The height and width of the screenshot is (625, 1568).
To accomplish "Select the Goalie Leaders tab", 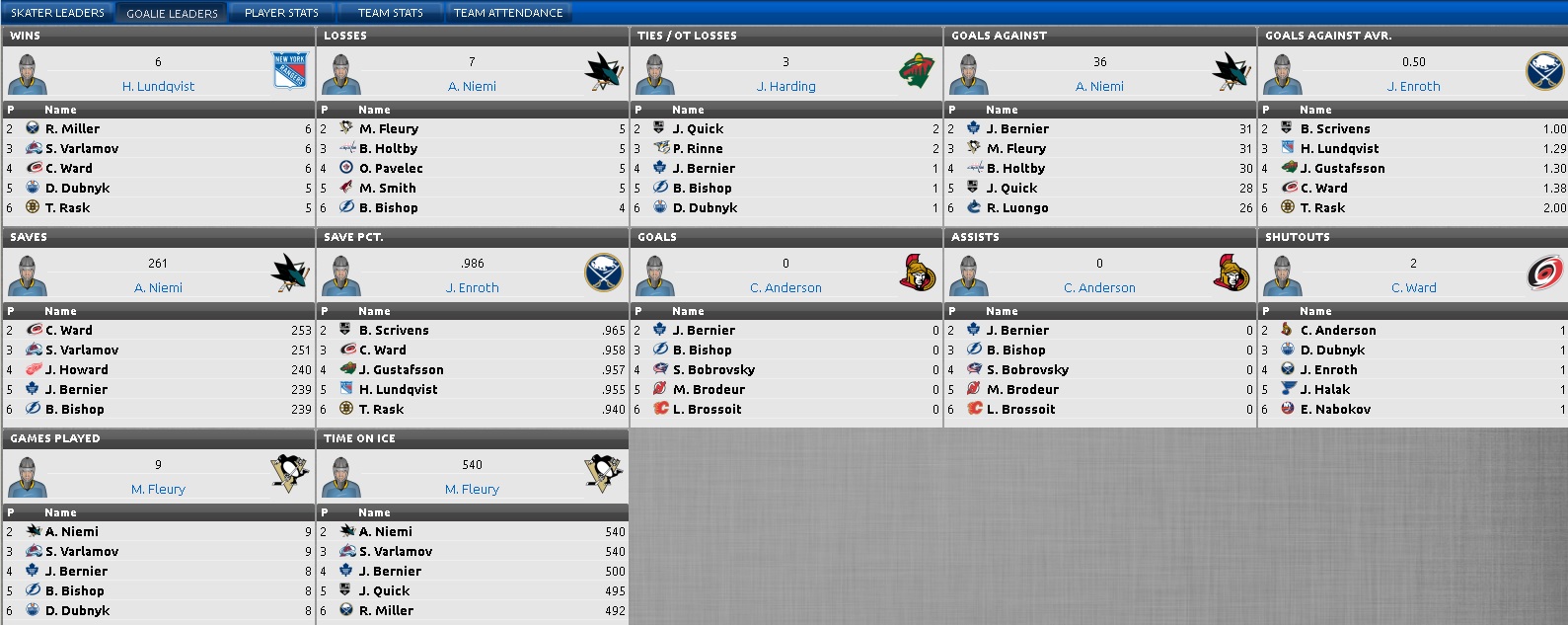I will pyautogui.click(x=172, y=13).
